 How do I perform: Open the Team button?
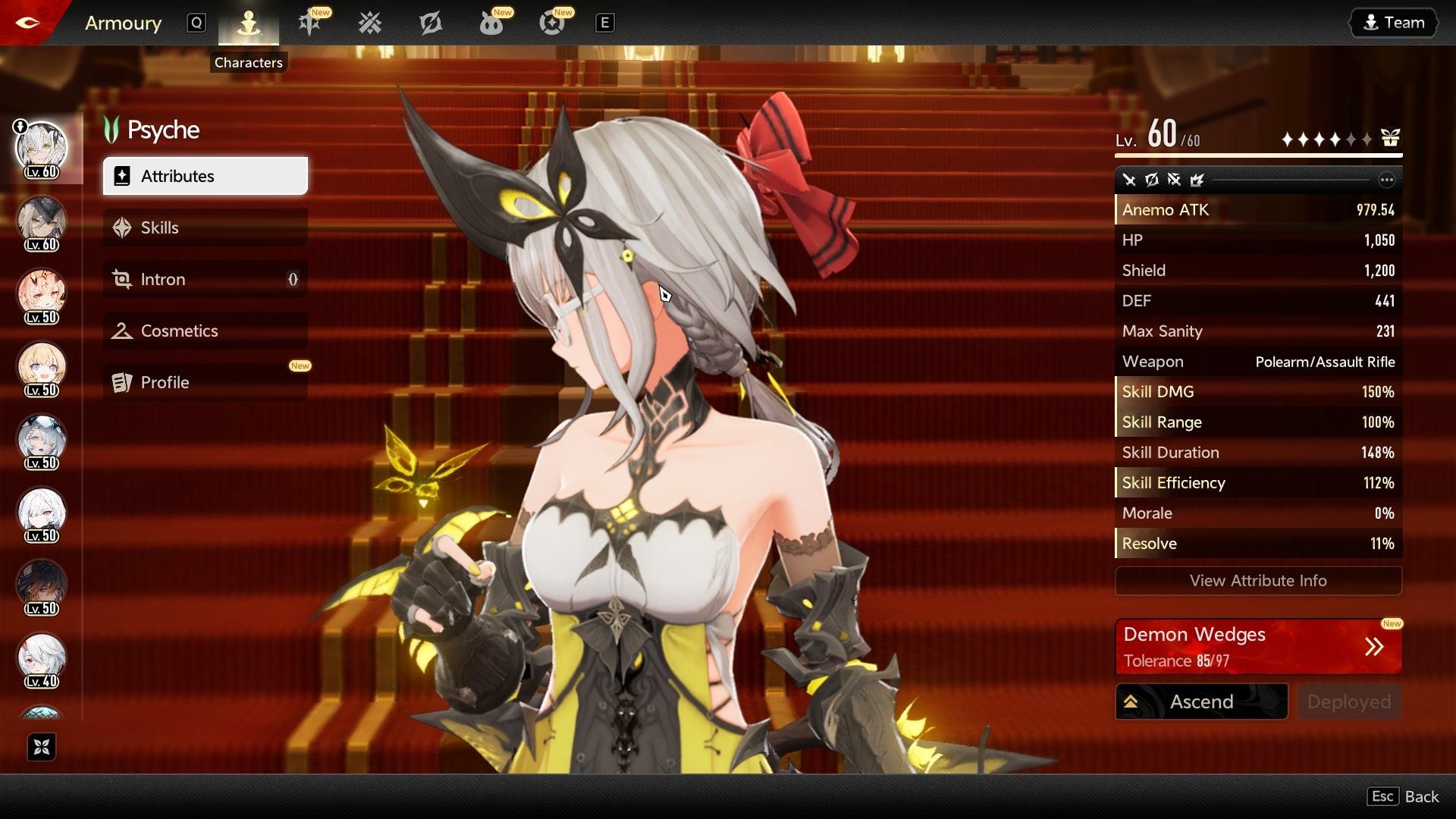1394,23
